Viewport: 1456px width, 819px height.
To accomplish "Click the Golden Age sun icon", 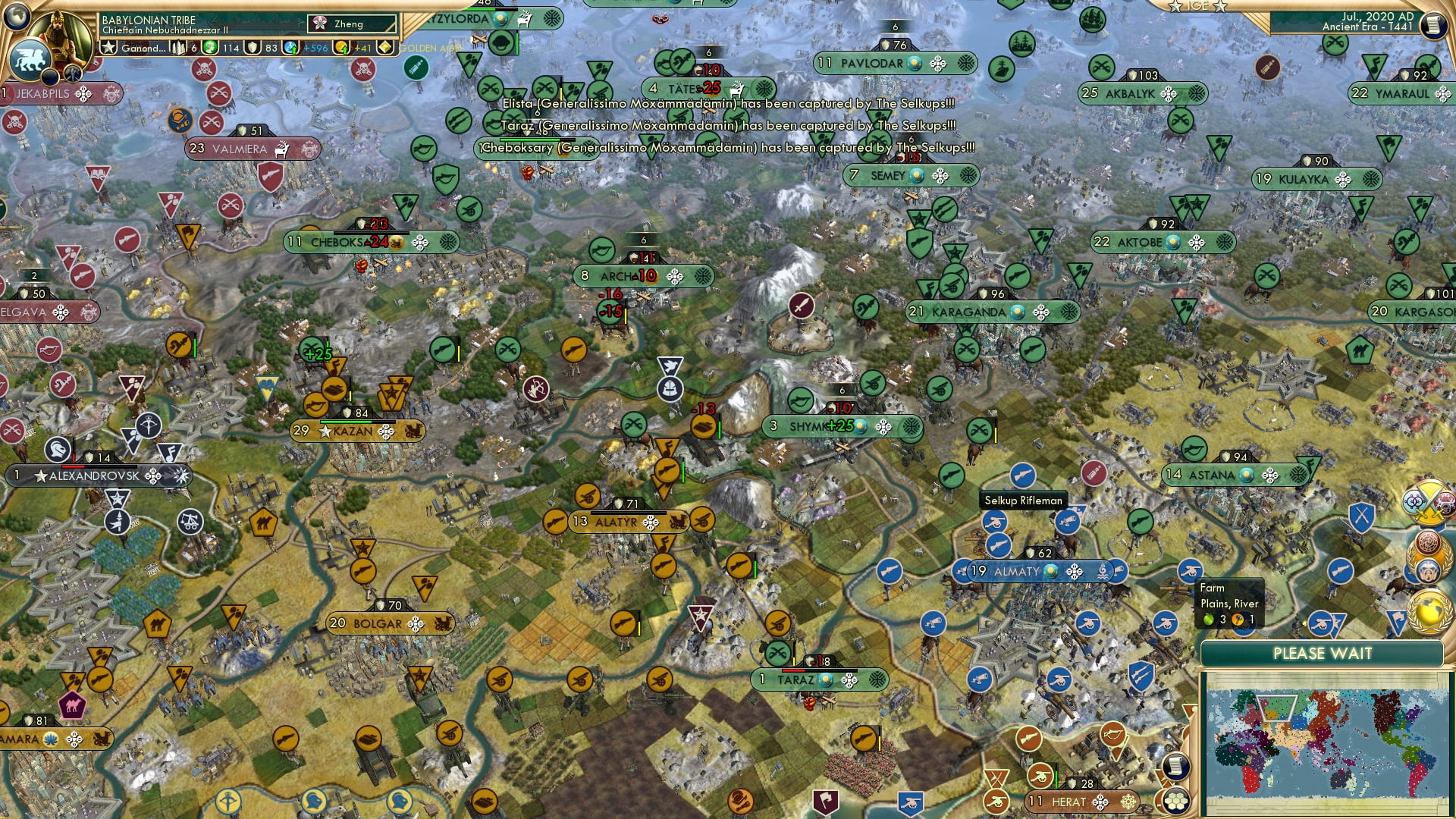I will (x=386, y=47).
